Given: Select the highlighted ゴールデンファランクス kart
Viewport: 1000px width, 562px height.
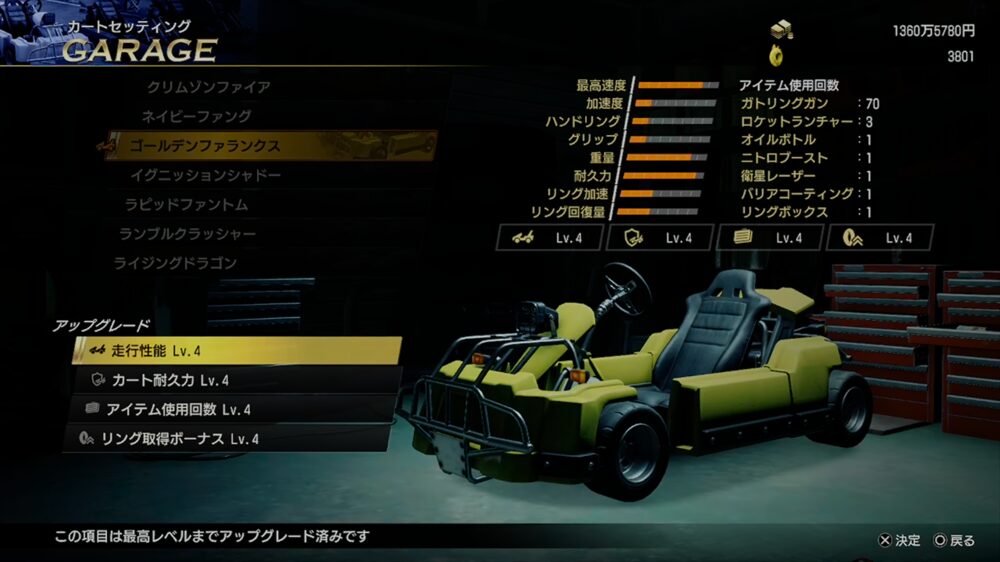Looking at the screenshot, I should pos(204,146).
